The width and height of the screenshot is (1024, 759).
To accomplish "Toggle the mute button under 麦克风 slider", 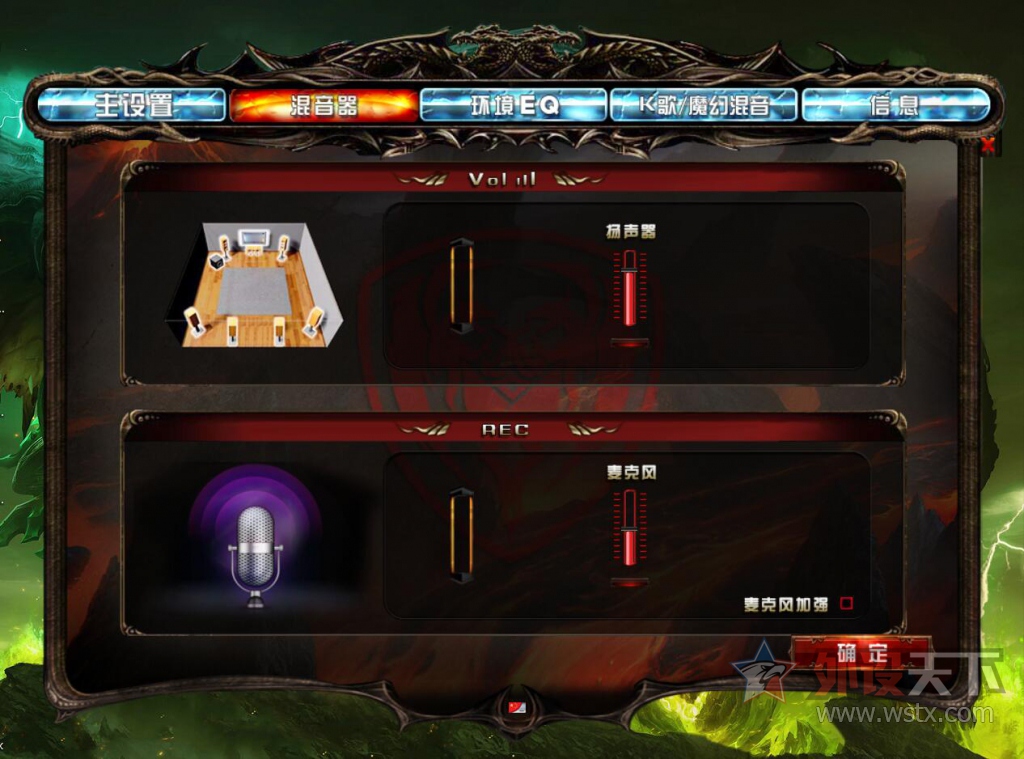I will click(x=630, y=582).
